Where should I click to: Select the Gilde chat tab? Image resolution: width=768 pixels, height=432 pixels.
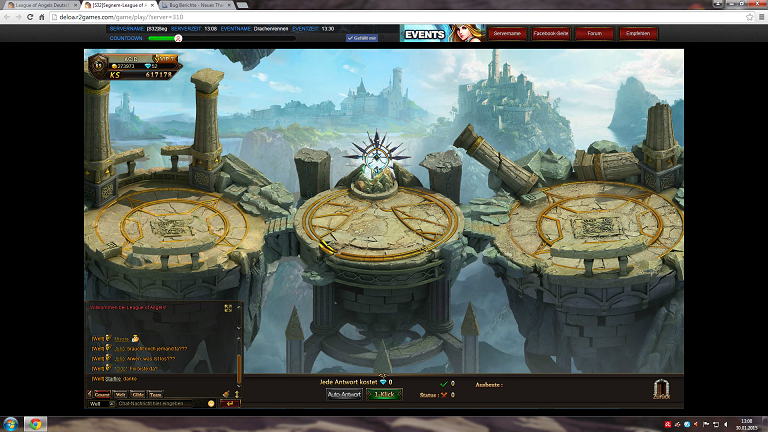click(x=138, y=394)
